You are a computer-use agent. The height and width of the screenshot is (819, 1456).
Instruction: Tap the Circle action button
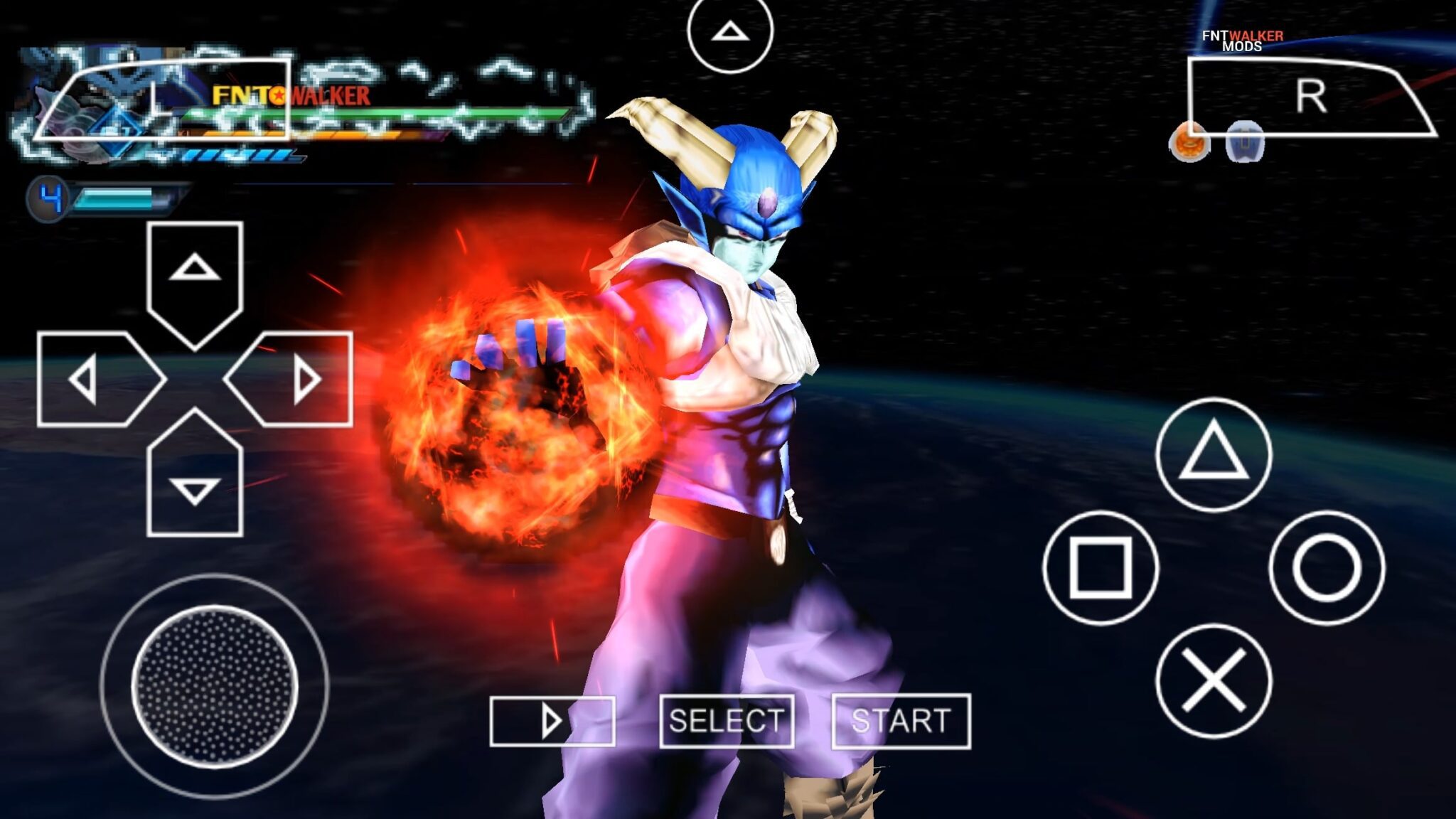[1327, 568]
